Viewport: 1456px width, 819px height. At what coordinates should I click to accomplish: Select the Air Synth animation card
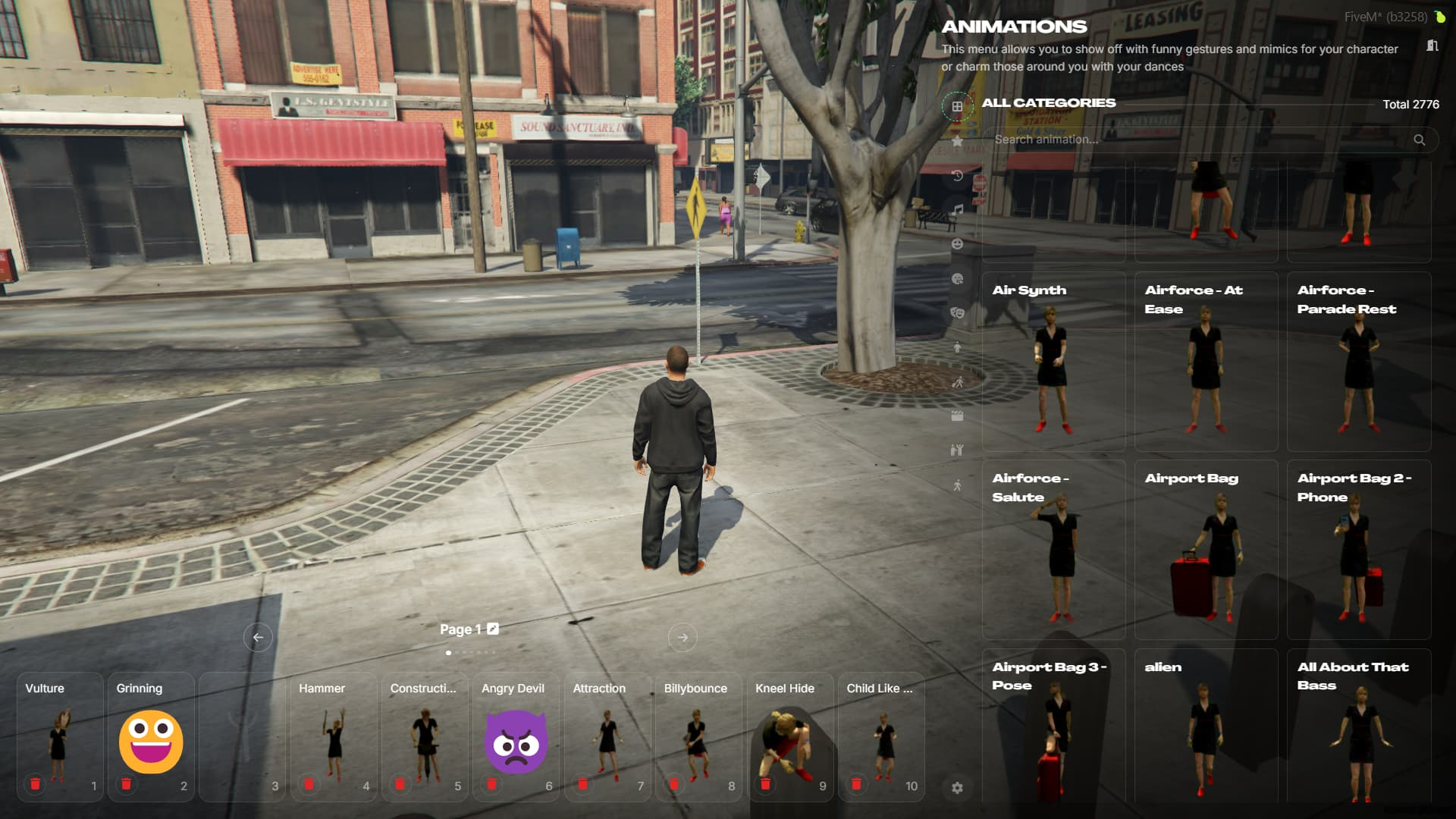tap(1053, 362)
